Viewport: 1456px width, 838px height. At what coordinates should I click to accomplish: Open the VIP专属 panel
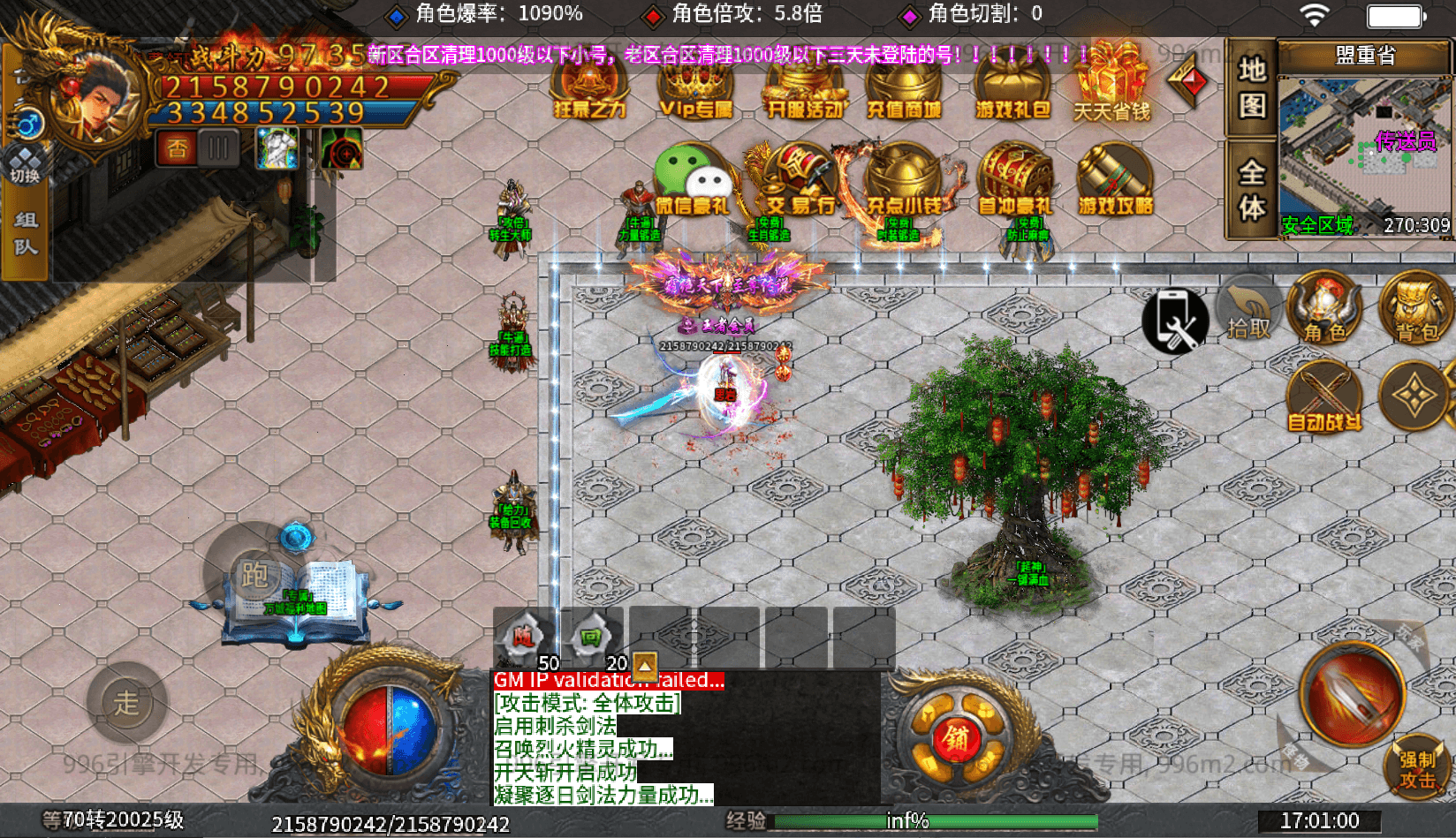tap(695, 88)
